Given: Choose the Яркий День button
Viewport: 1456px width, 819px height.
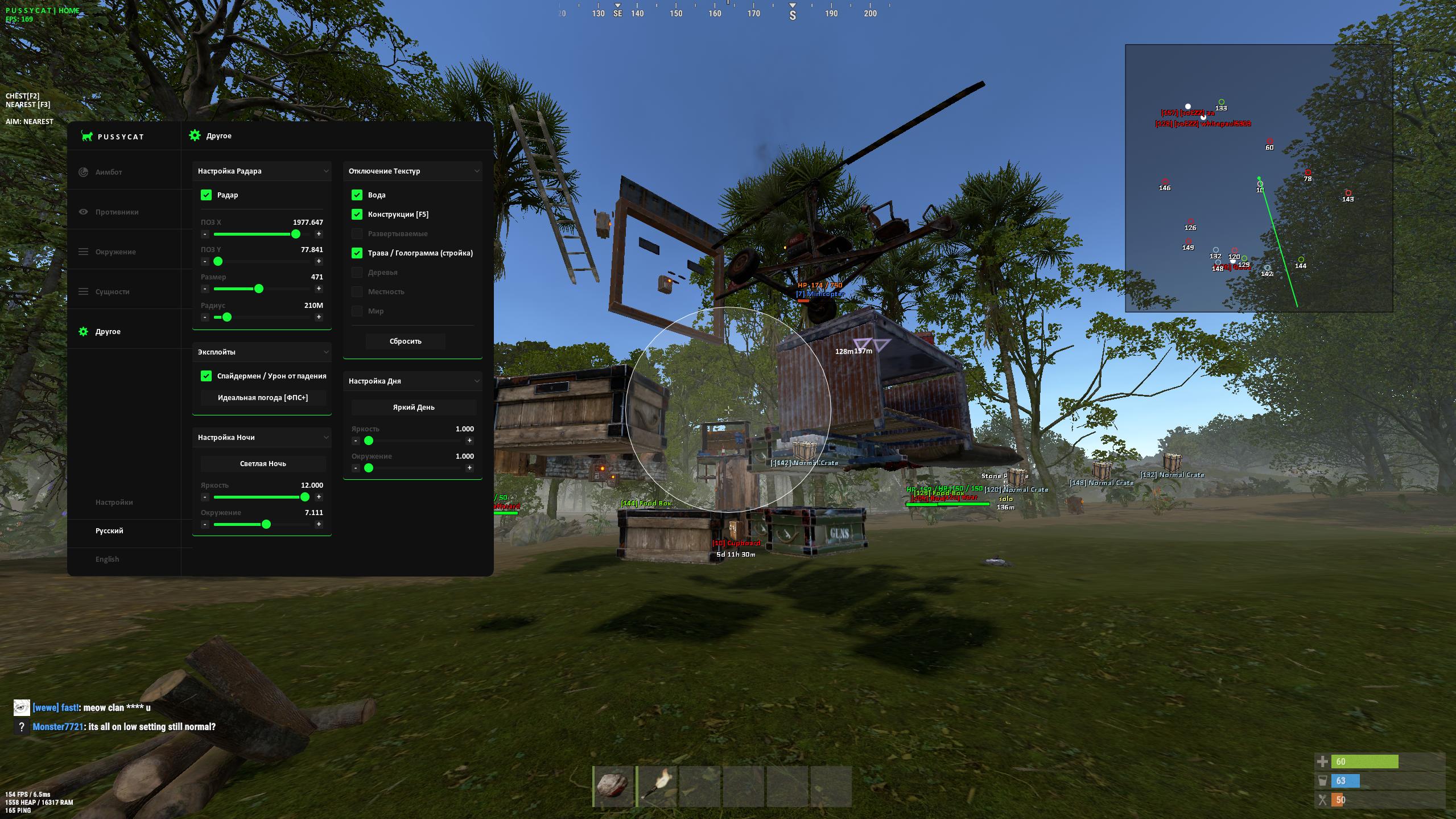Looking at the screenshot, I should [413, 408].
